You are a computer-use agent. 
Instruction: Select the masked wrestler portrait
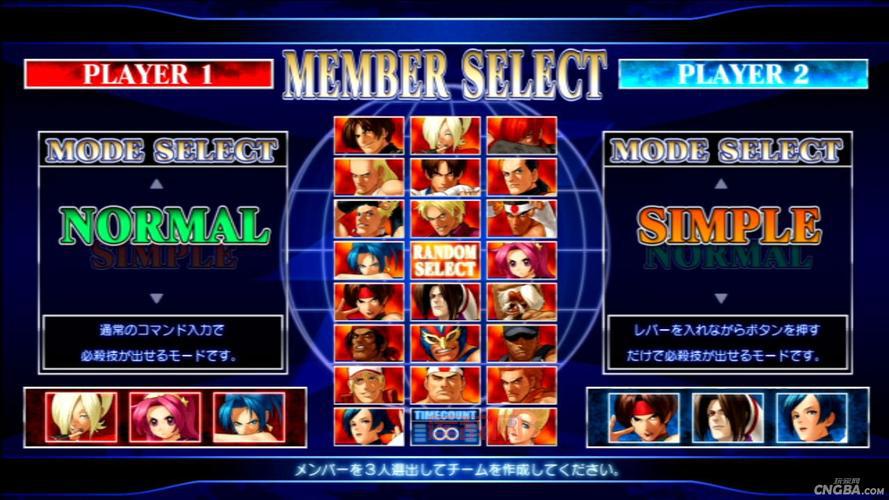click(445, 343)
